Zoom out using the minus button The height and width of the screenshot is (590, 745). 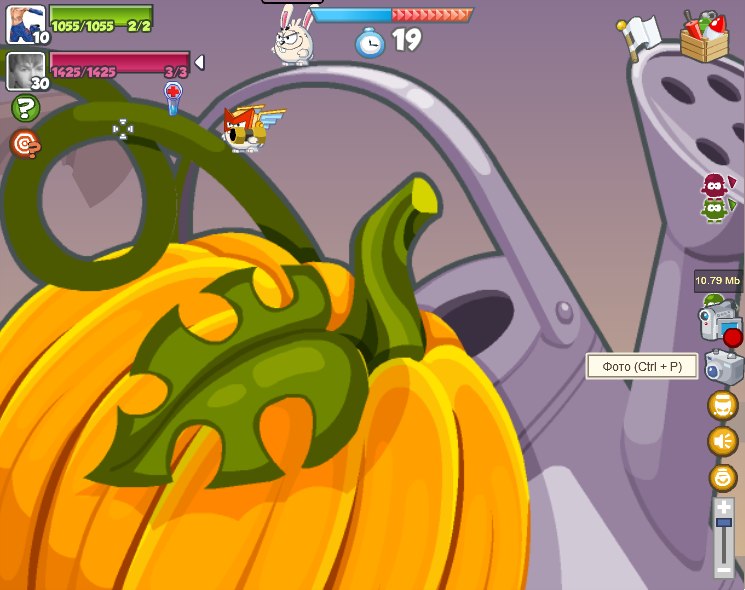coord(724,570)
